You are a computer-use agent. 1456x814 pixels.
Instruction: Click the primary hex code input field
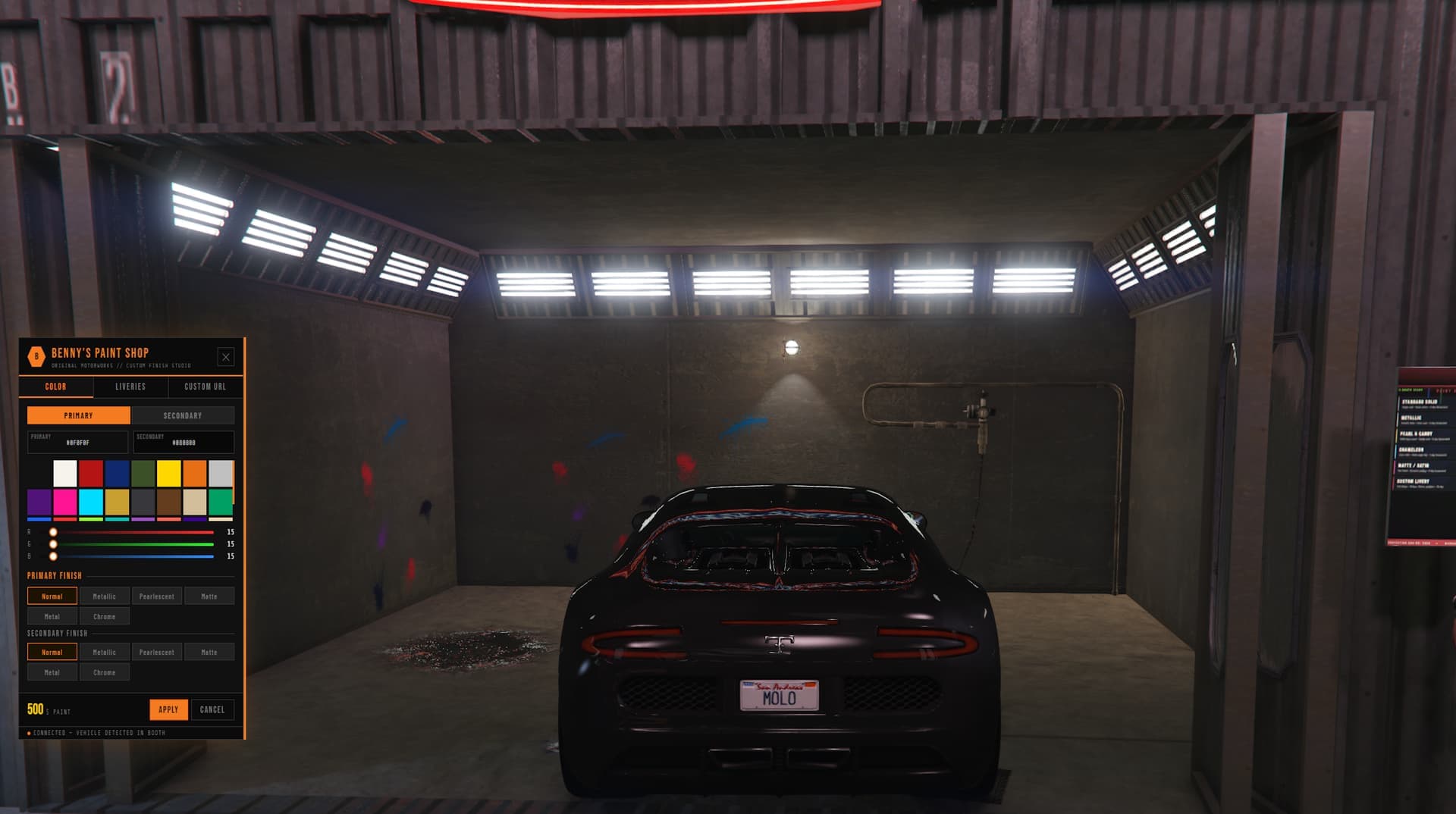[x=79, y=442]
